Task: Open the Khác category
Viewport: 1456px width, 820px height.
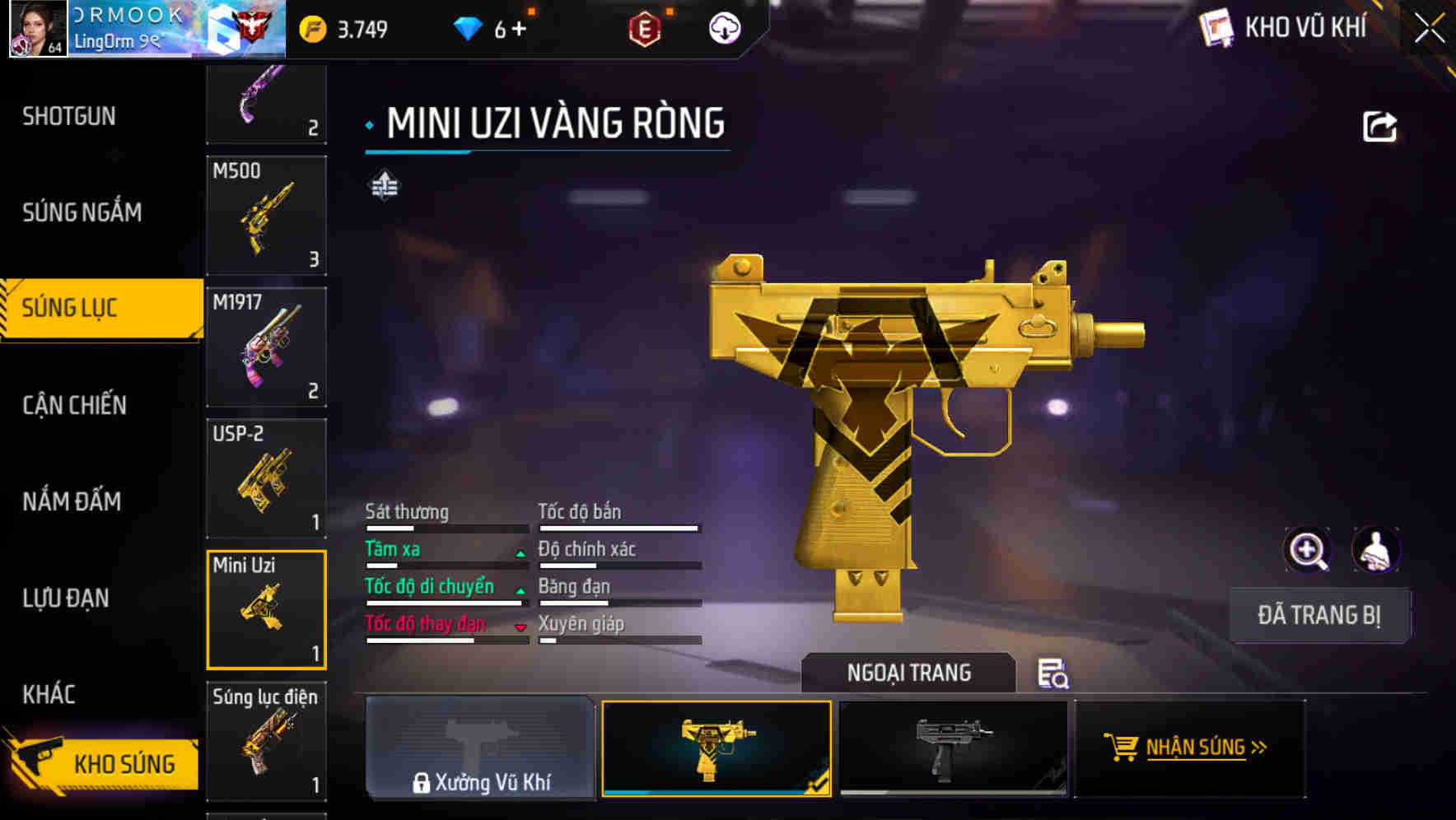Action: tap(49, 694)
